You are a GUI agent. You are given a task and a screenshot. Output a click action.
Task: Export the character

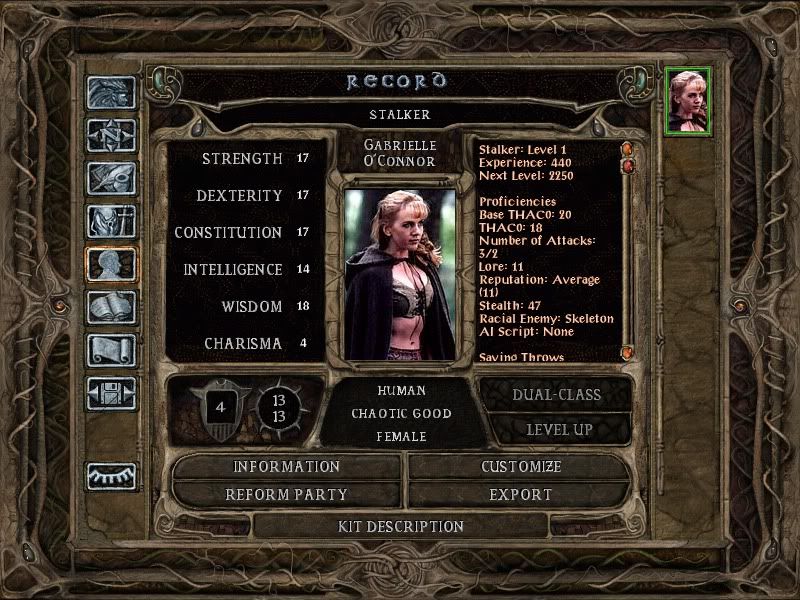(x=521, y=494)
